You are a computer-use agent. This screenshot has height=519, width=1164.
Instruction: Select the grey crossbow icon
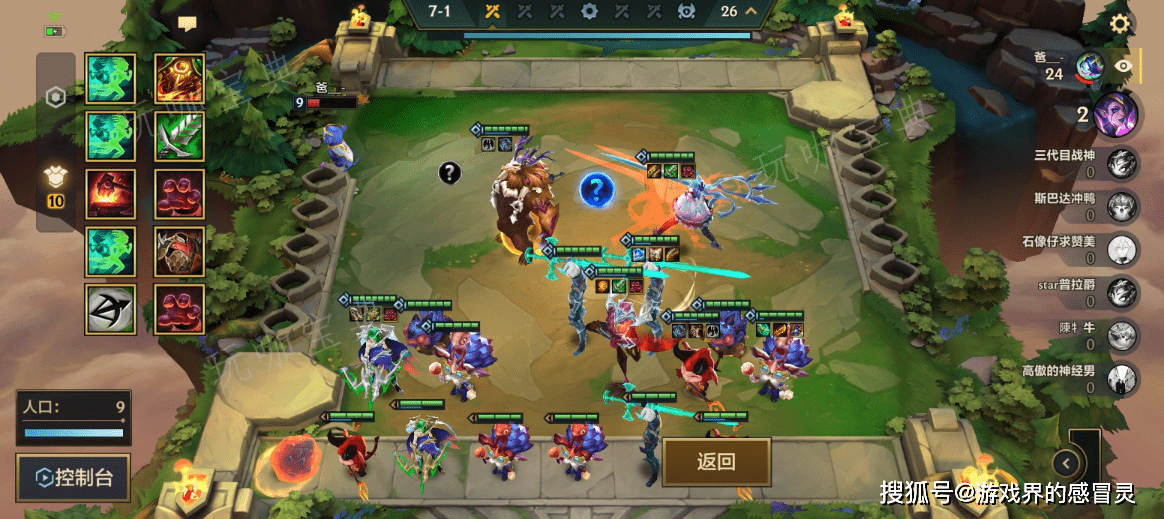[x=112, y=310]
